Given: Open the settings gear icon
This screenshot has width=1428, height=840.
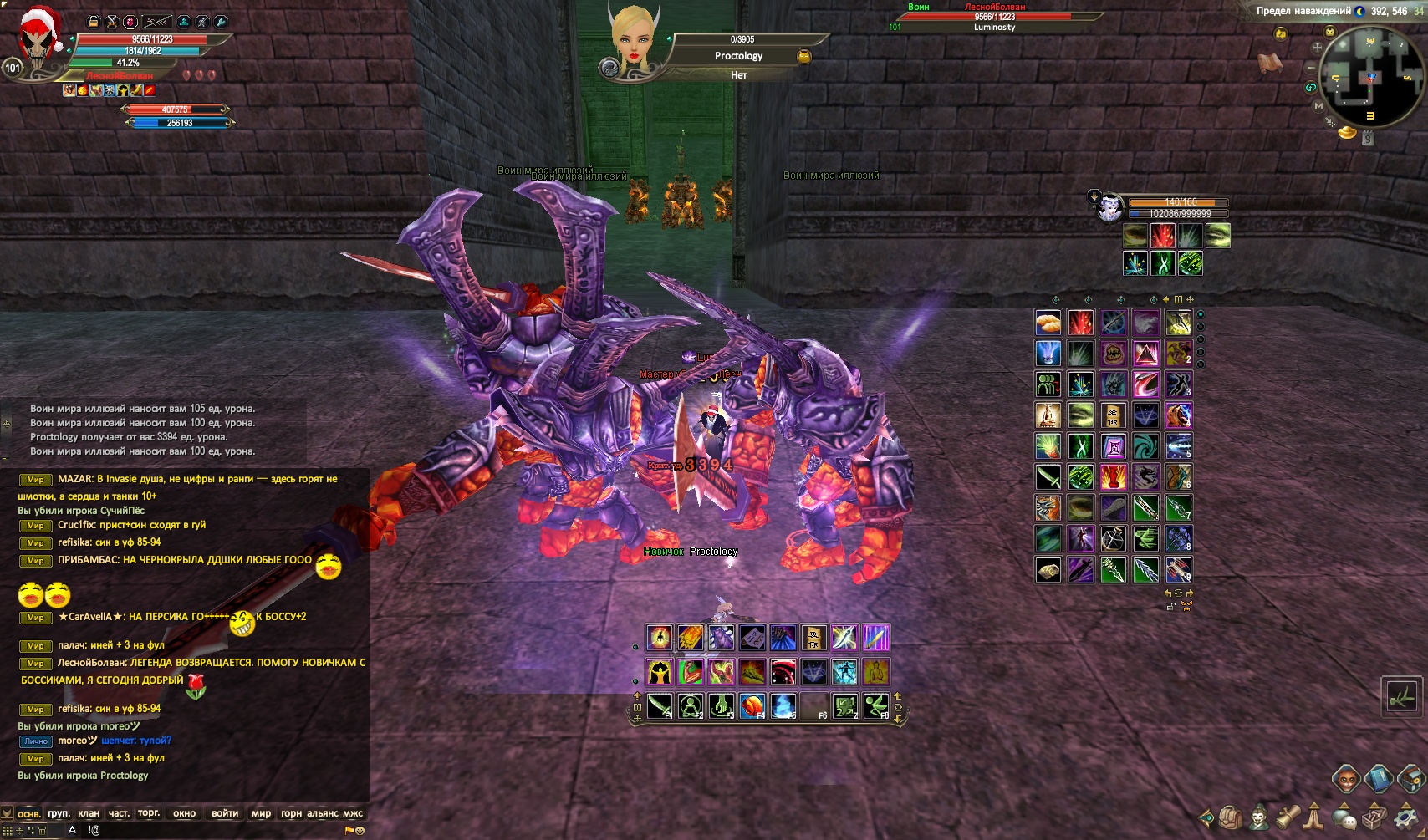Looking at the screenshot, I should pyautogui.click(x=1405, y=817).
